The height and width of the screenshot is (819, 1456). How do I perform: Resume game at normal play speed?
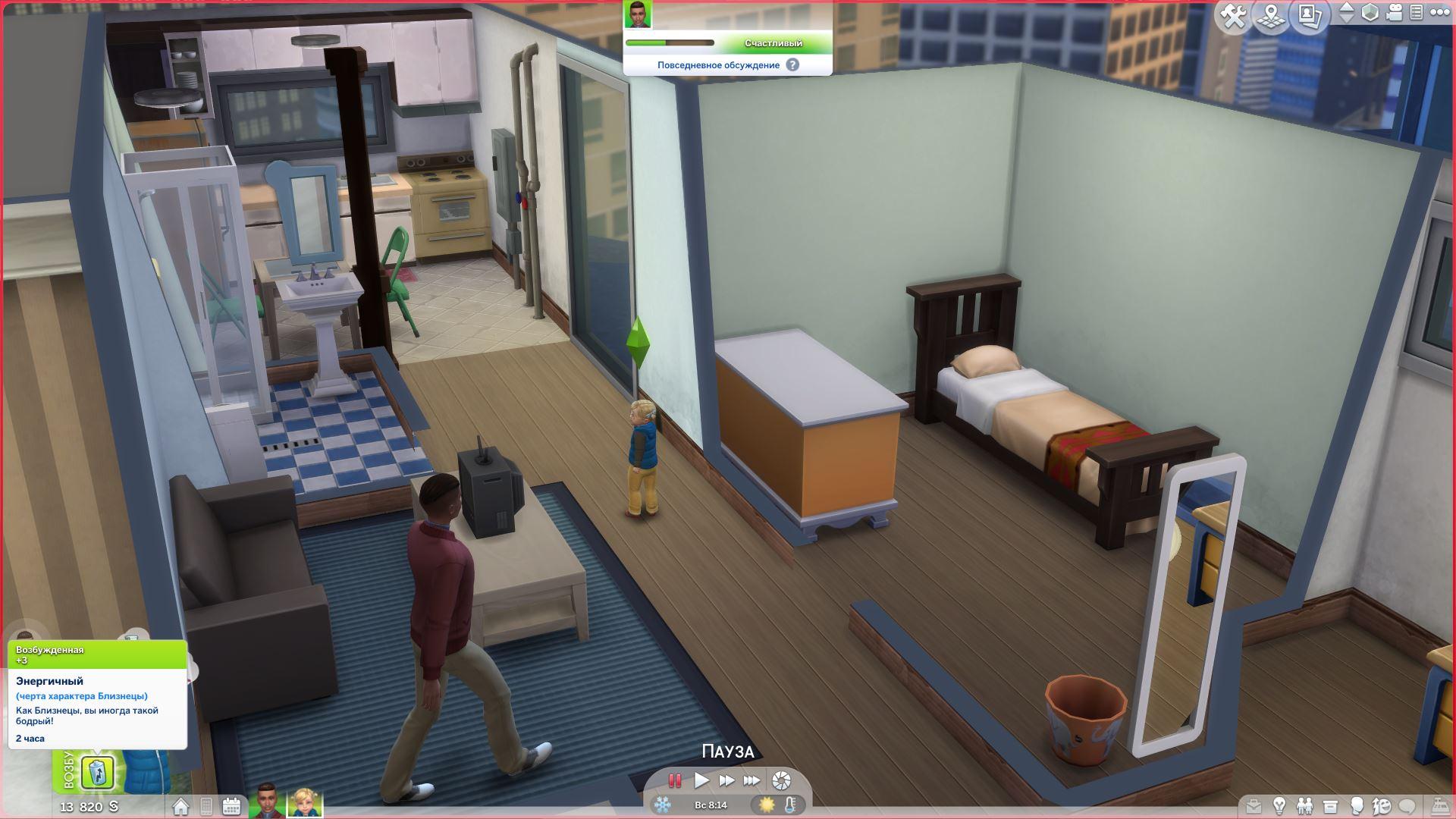click(701, 780)
